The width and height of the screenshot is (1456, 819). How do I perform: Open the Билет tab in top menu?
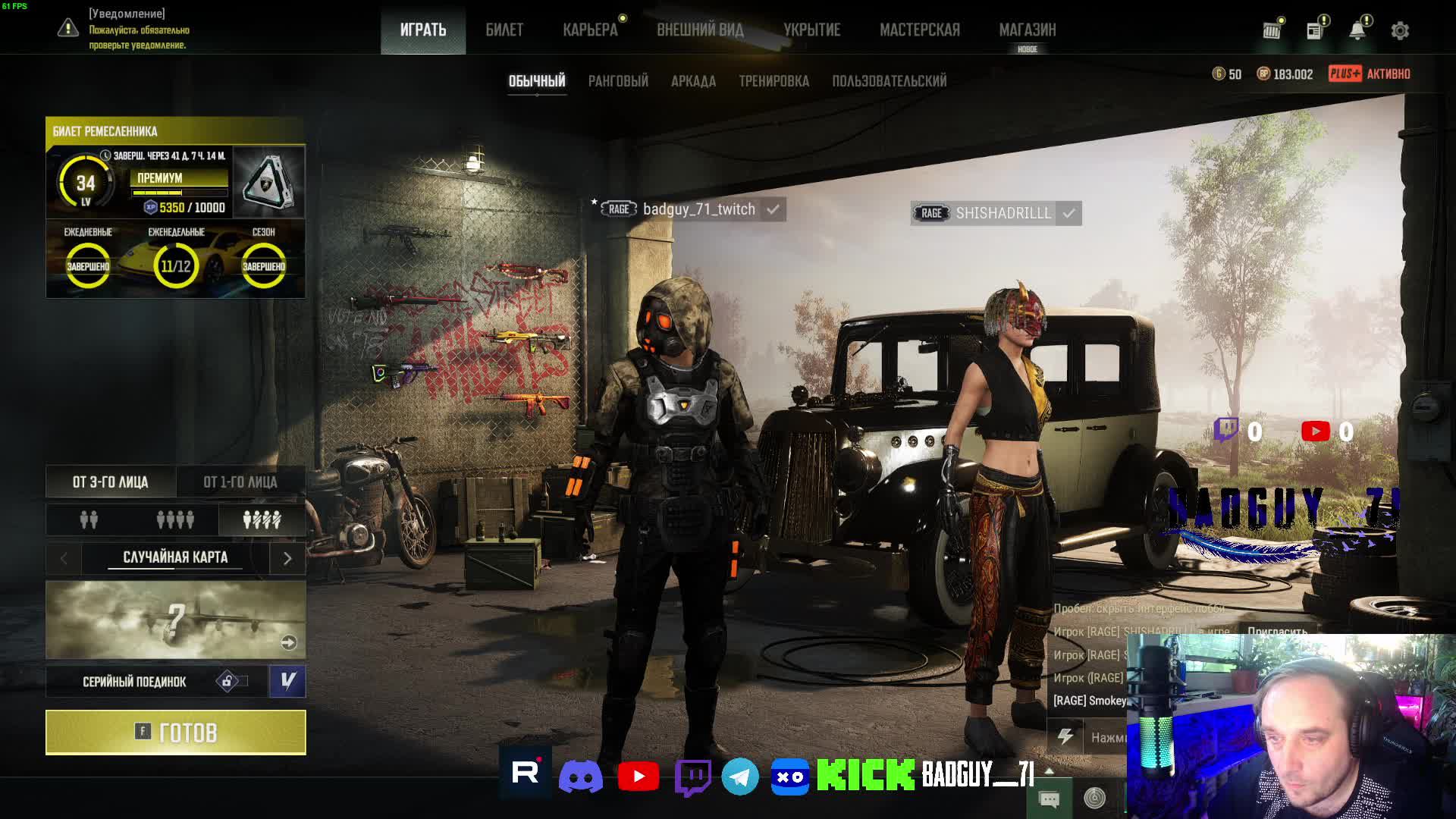tap(504, 30)
